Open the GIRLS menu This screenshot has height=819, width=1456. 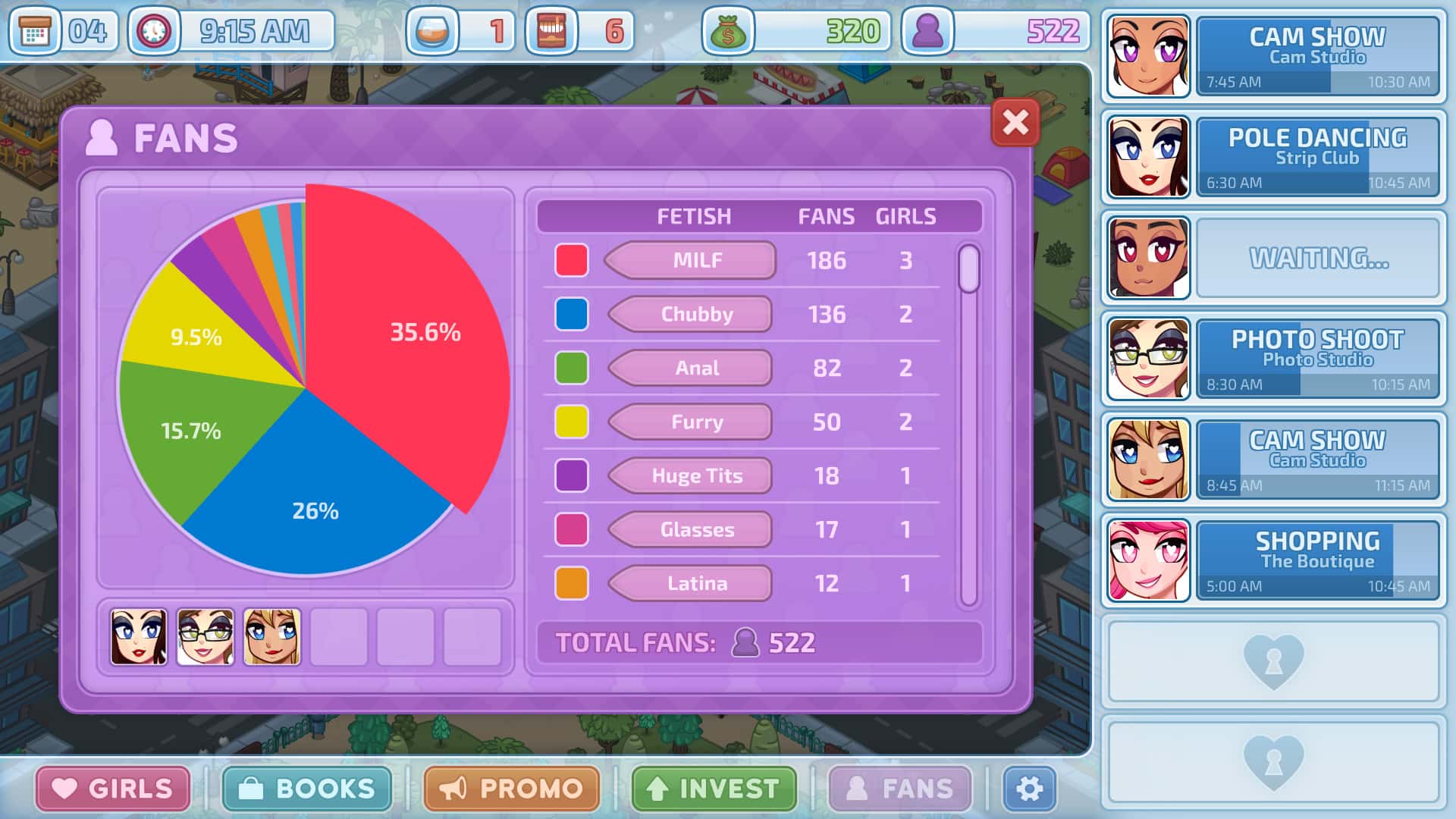click(112, 787)
